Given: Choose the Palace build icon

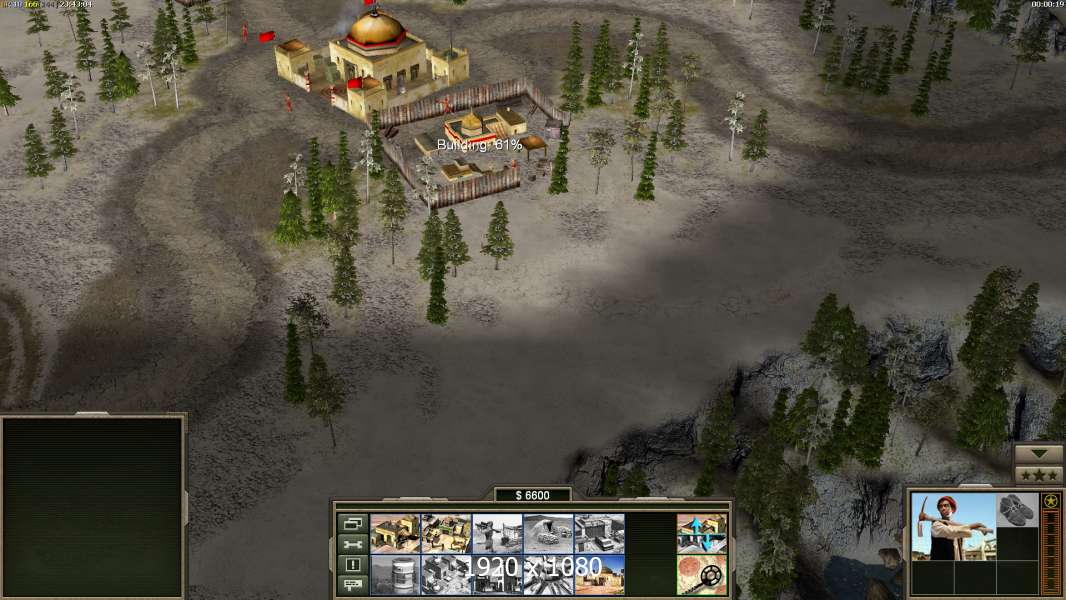Looking at the screenshot, I should pos(446,574).
